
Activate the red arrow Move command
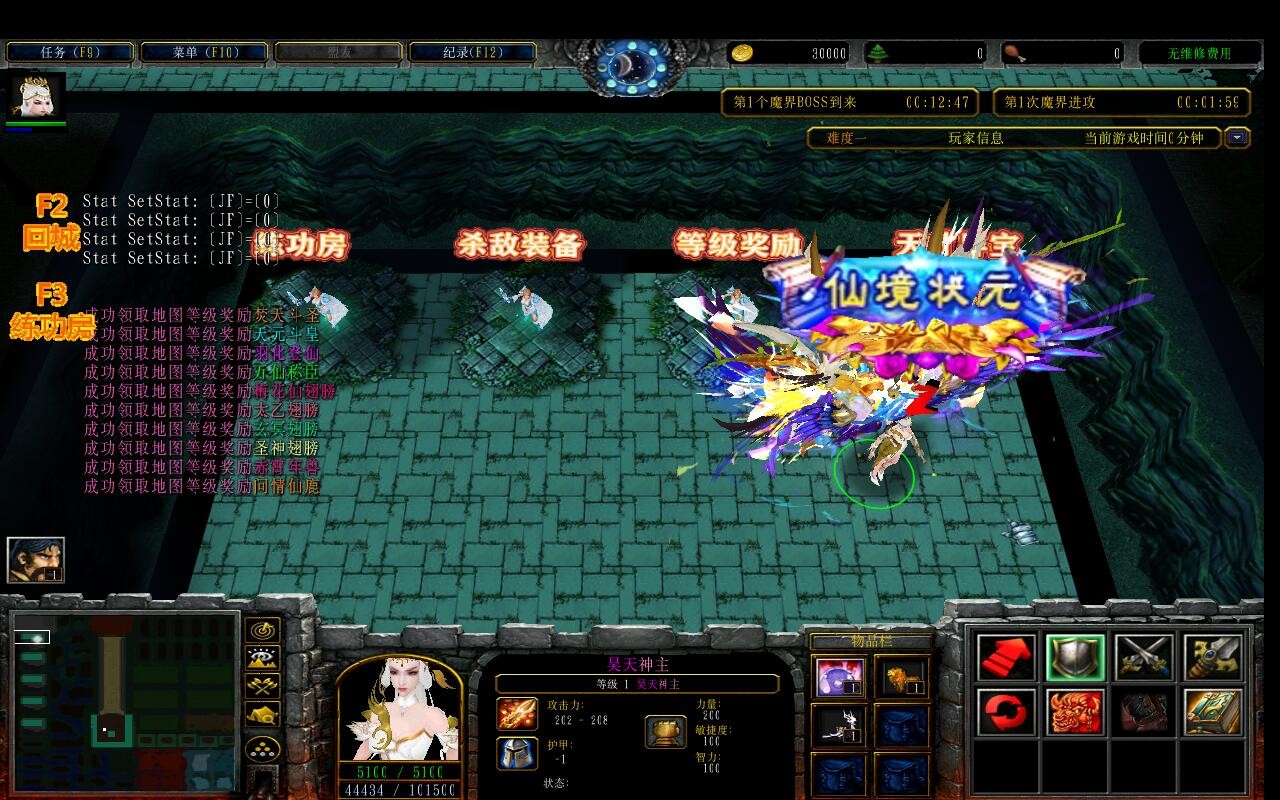(x=1006, y=657)
